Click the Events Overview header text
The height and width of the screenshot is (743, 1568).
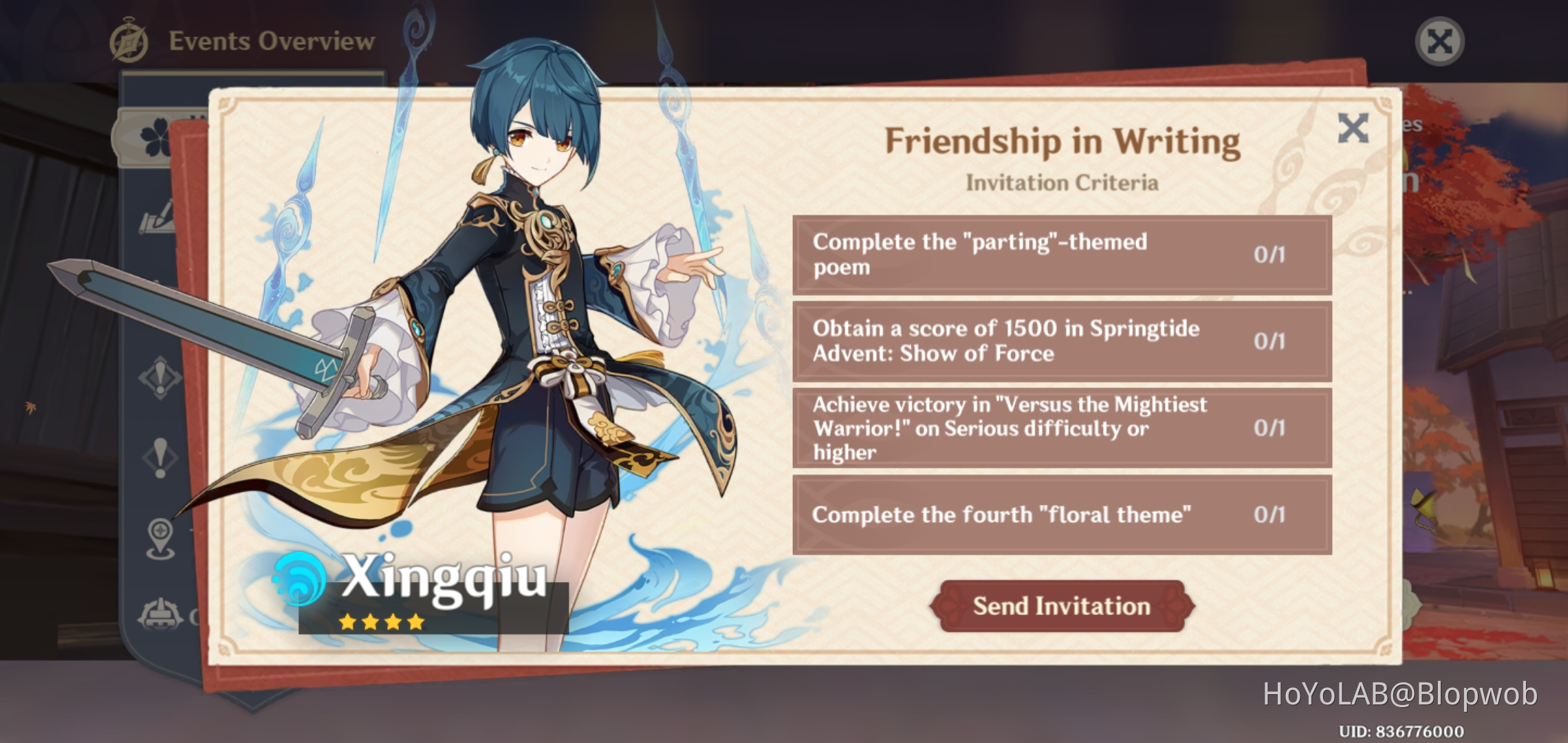(268, 41)
